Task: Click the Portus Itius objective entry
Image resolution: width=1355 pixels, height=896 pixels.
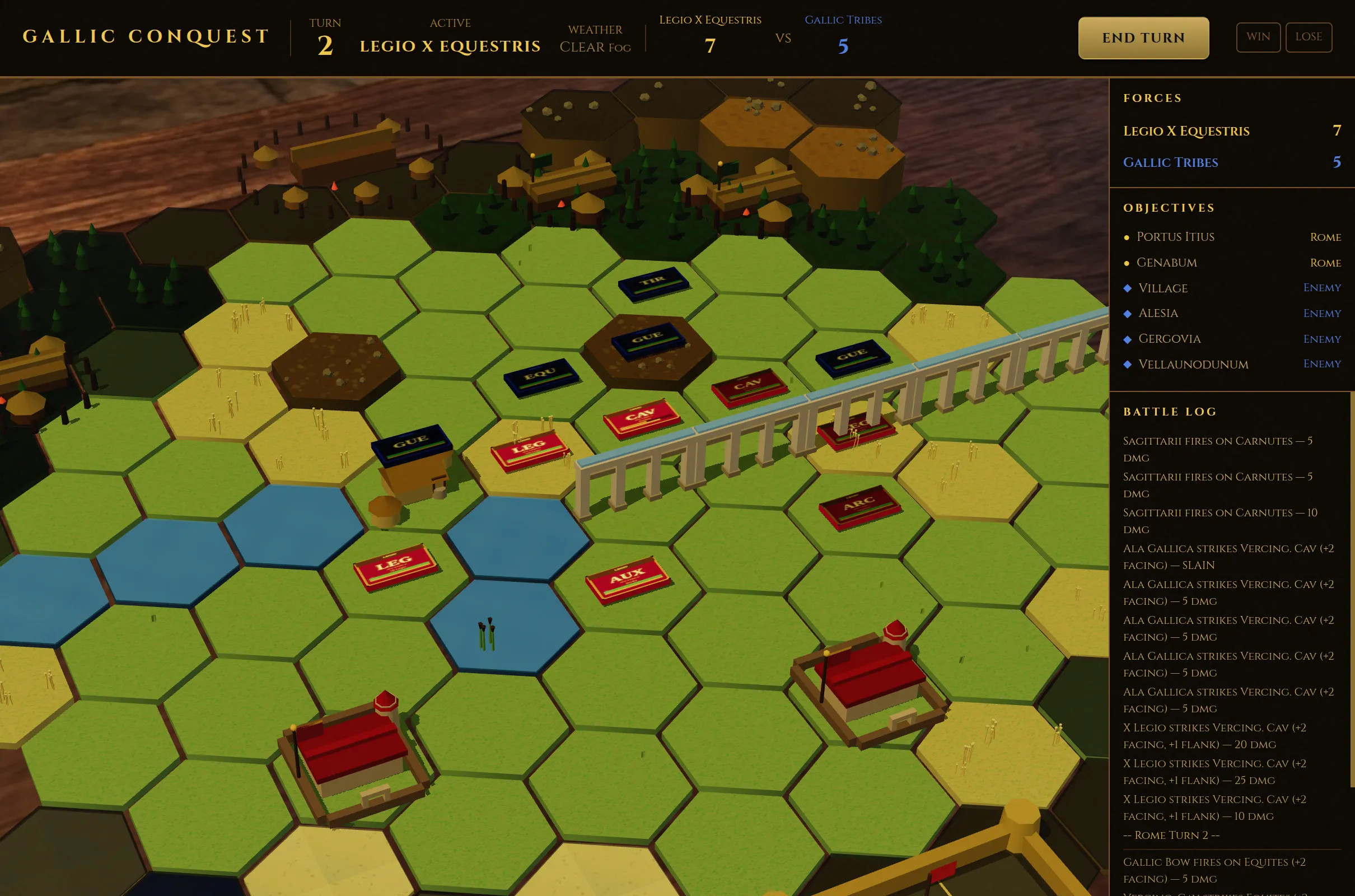Action: click(1175, 236)
